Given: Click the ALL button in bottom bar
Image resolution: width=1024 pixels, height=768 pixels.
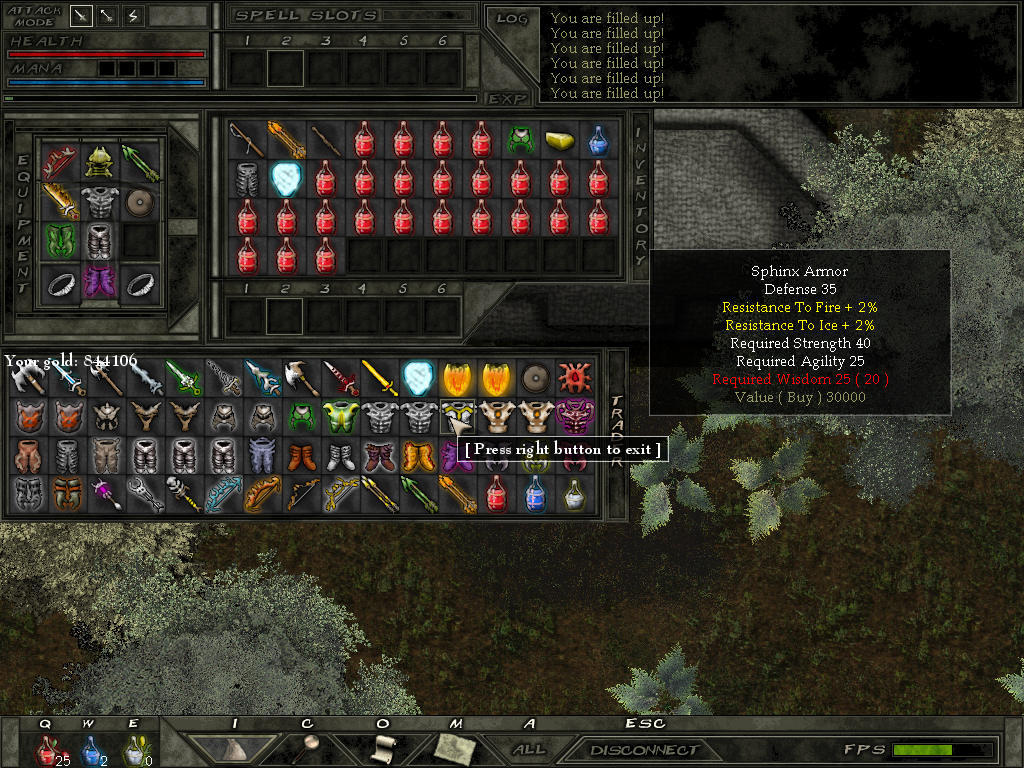Looking at the screenshot, I should (x=528, y=749).
